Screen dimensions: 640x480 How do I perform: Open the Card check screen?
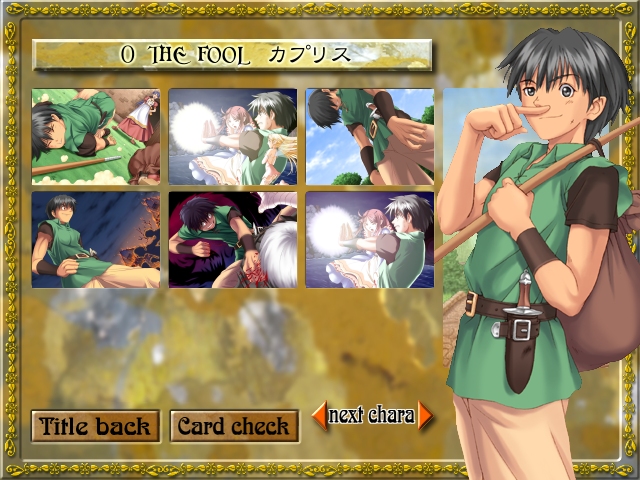tap(234, 426)
